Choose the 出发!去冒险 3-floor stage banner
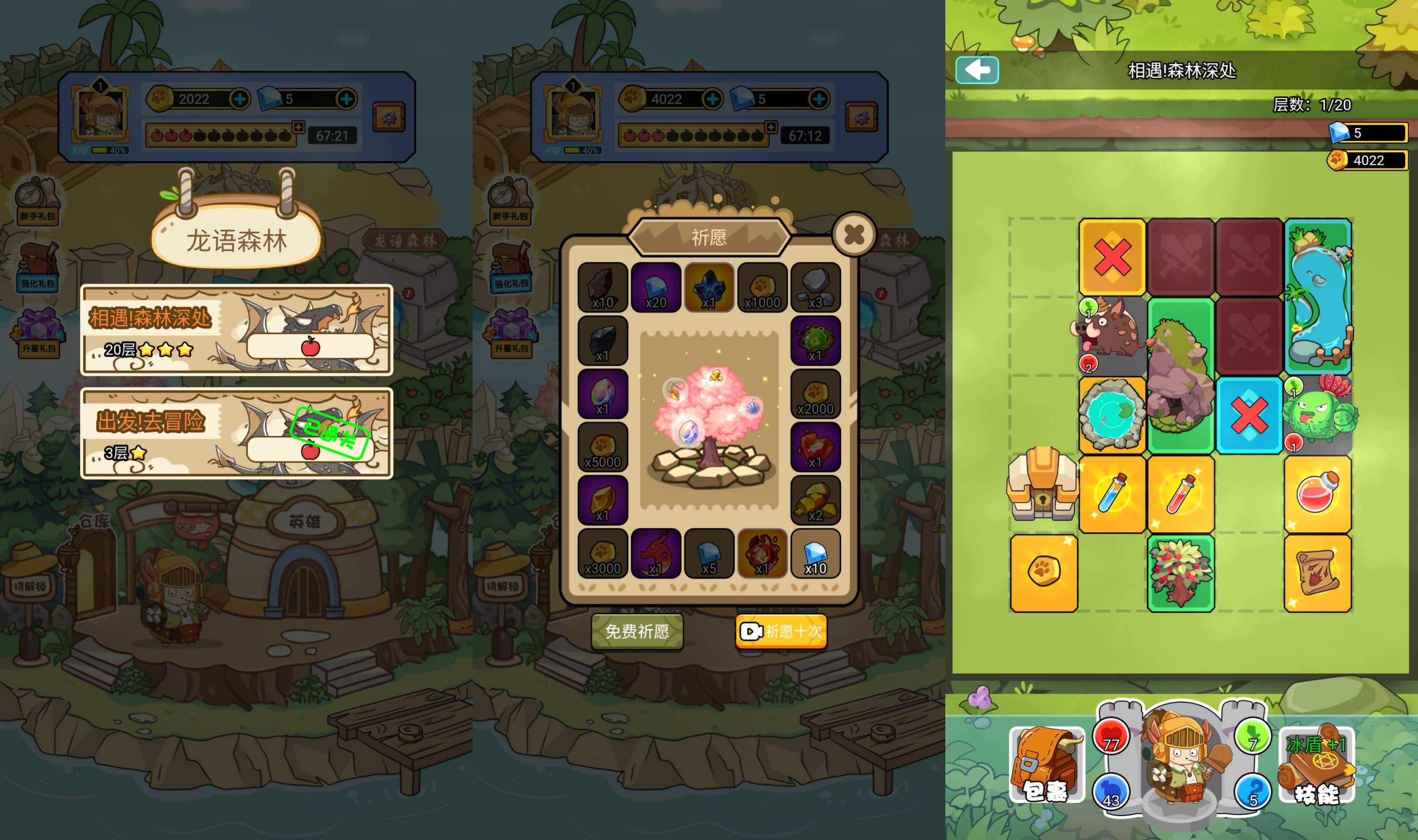Viewport: 1418px width, 840px height. [x=237, y=433]
